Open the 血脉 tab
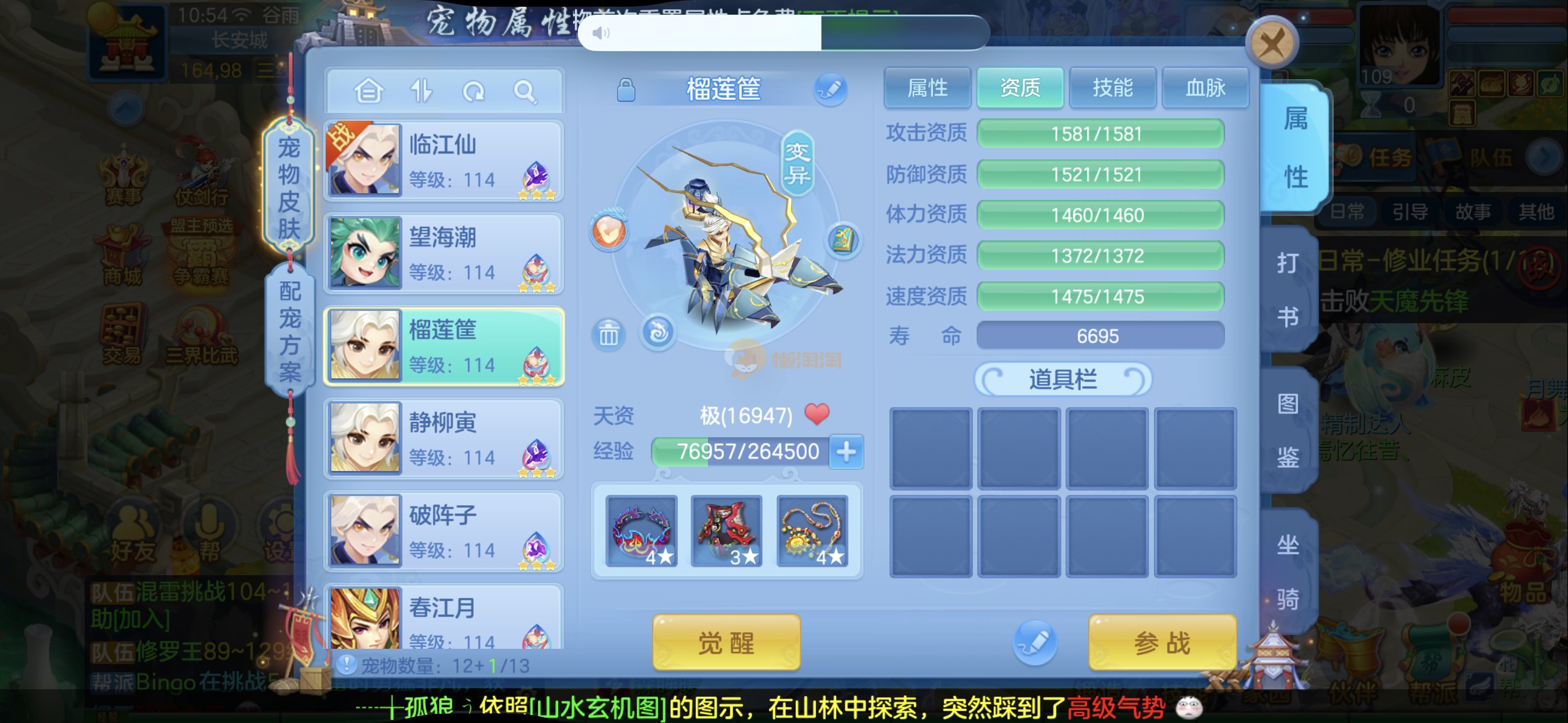Viewport: 1568px width, 723px height. pos(1205,88)
